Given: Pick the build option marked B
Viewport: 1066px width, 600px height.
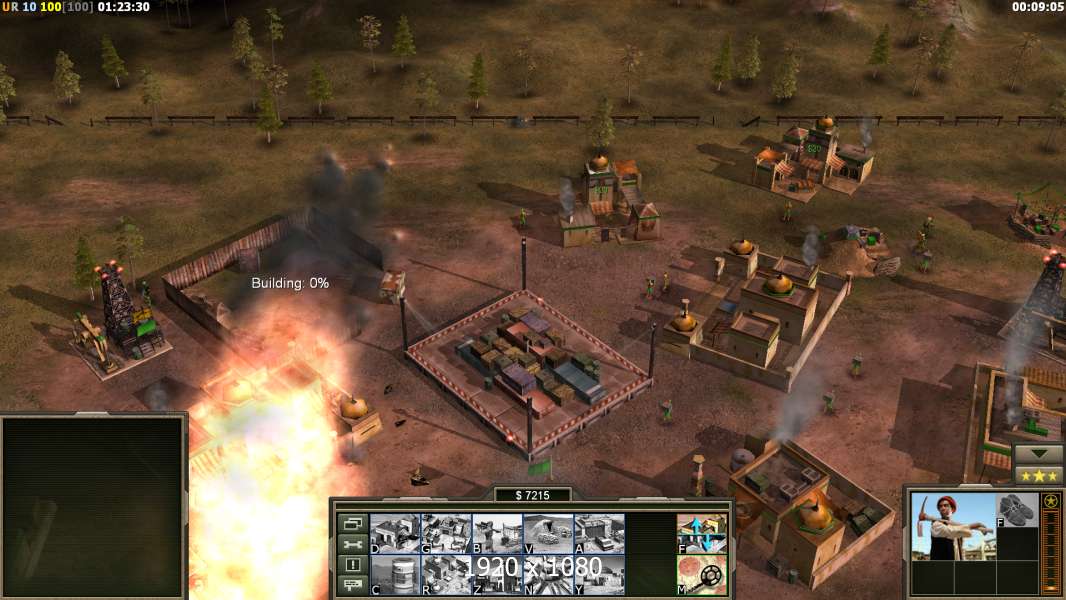Looking at the screenshot, I should [497, 533].
